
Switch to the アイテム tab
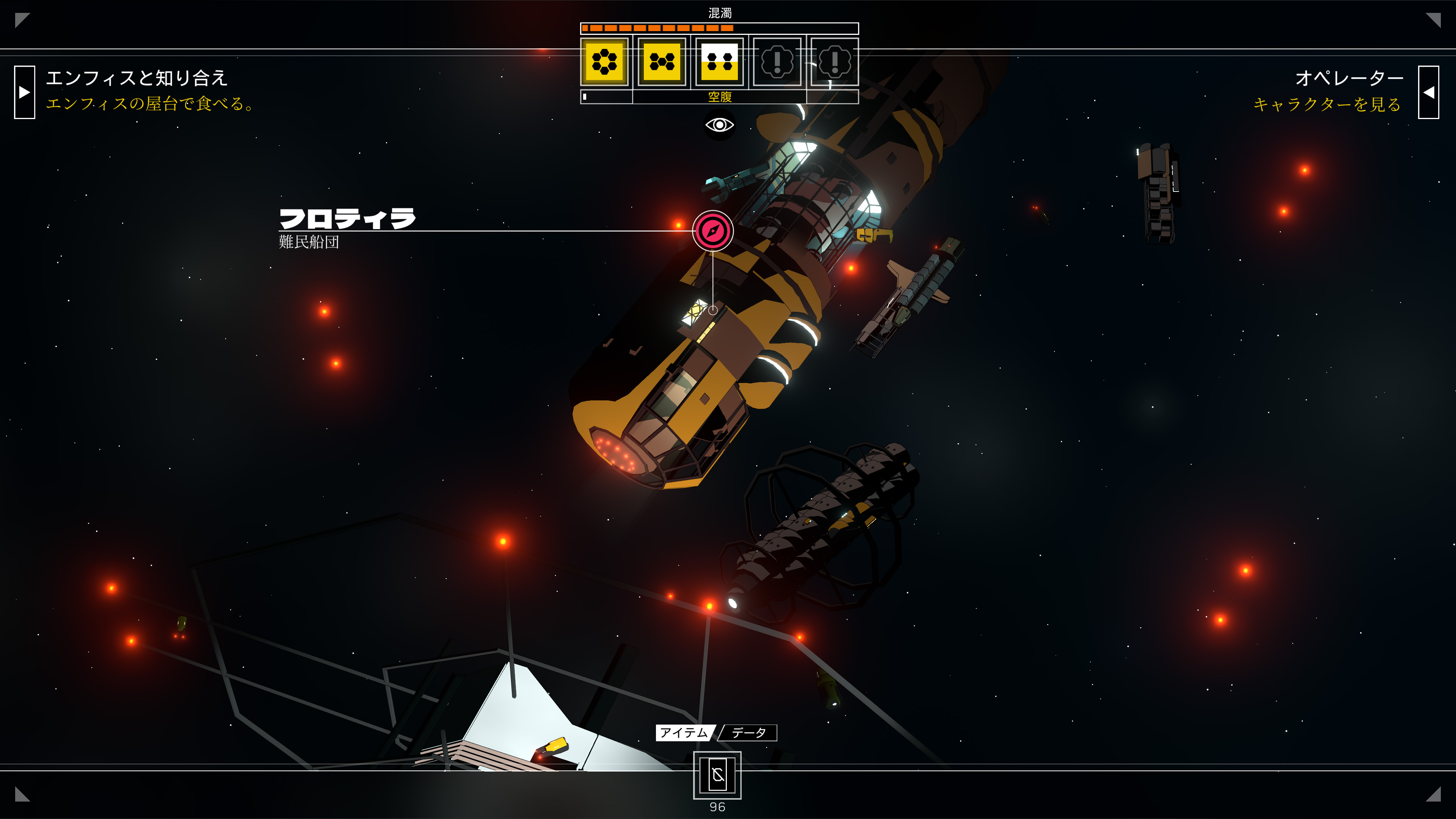coord(684,733)
